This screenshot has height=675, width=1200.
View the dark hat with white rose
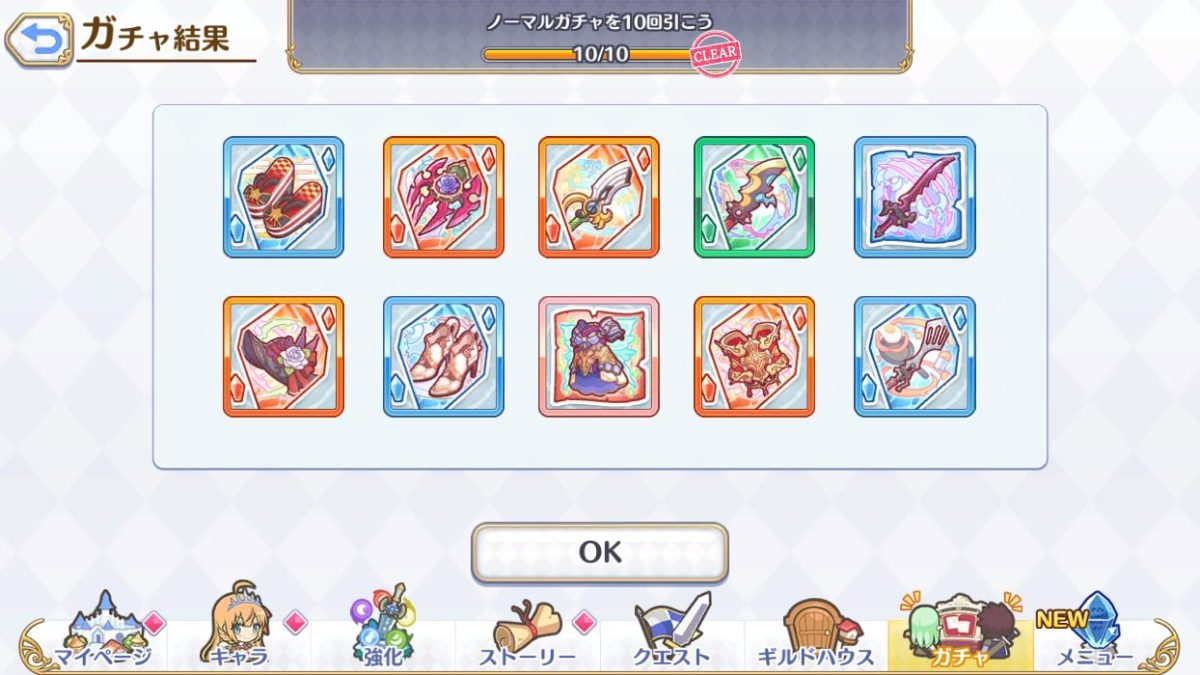[283, 356]
